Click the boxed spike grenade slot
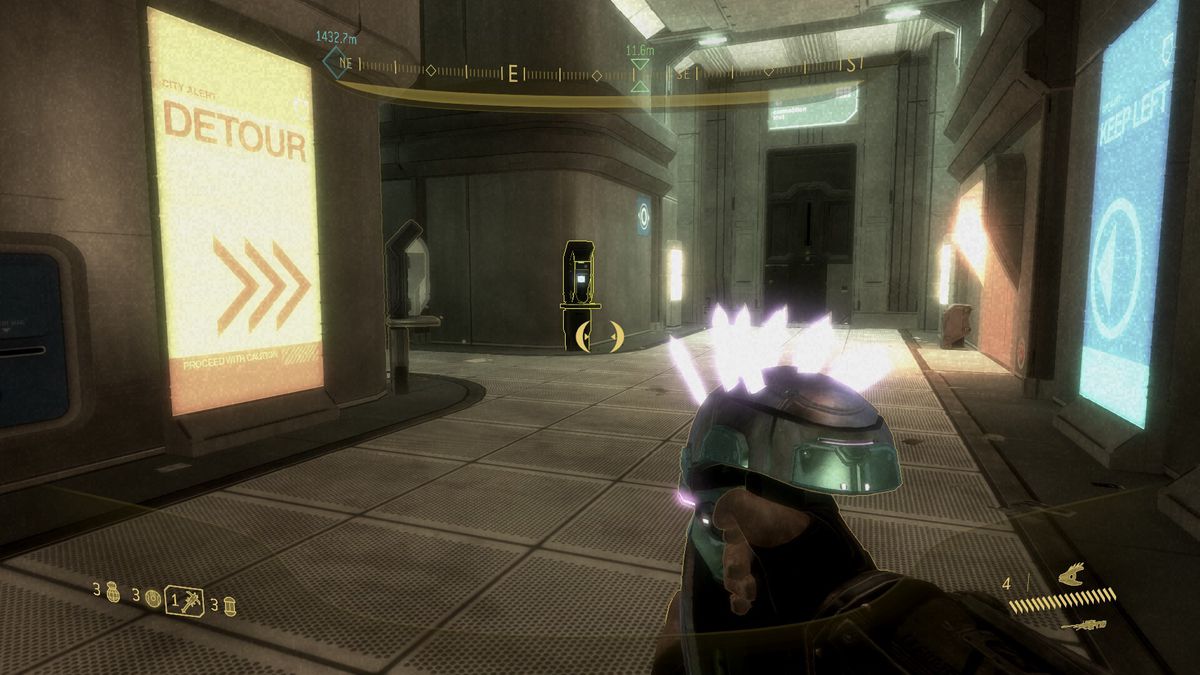The image size is (1200, 675). pos(185,600)
